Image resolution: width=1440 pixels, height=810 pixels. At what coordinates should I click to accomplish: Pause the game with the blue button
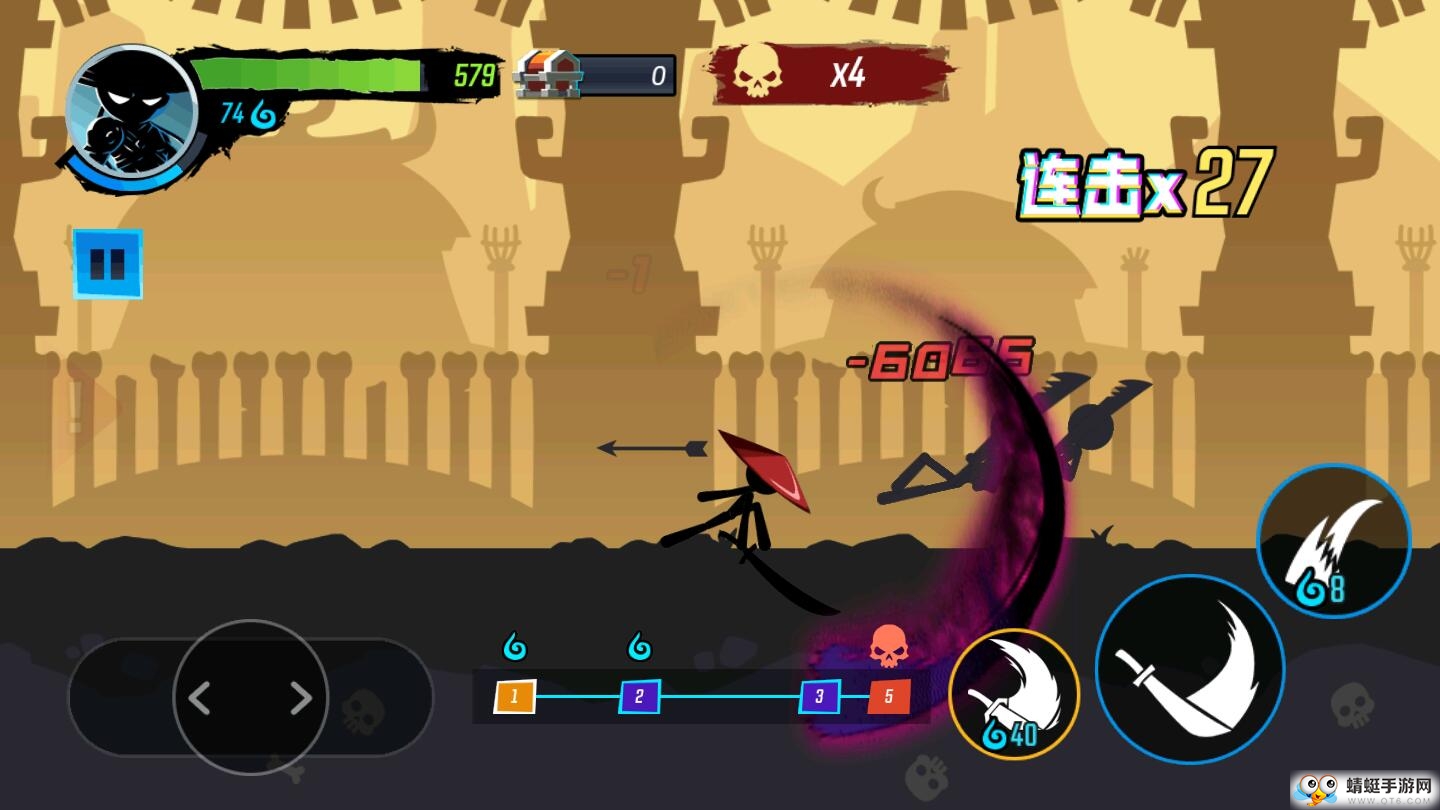click(108, 264)
